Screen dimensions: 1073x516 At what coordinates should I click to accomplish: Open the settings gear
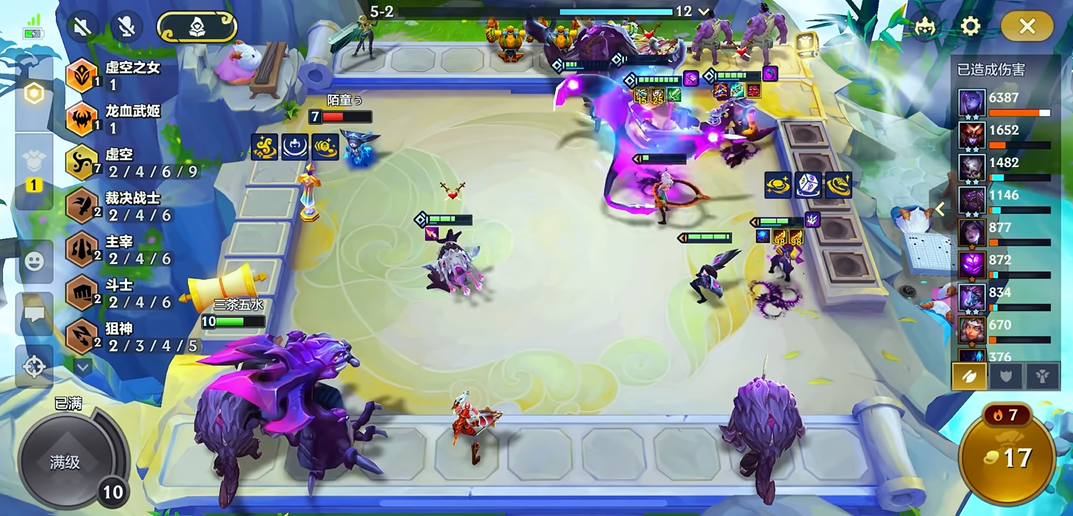[x=970, y=26]
